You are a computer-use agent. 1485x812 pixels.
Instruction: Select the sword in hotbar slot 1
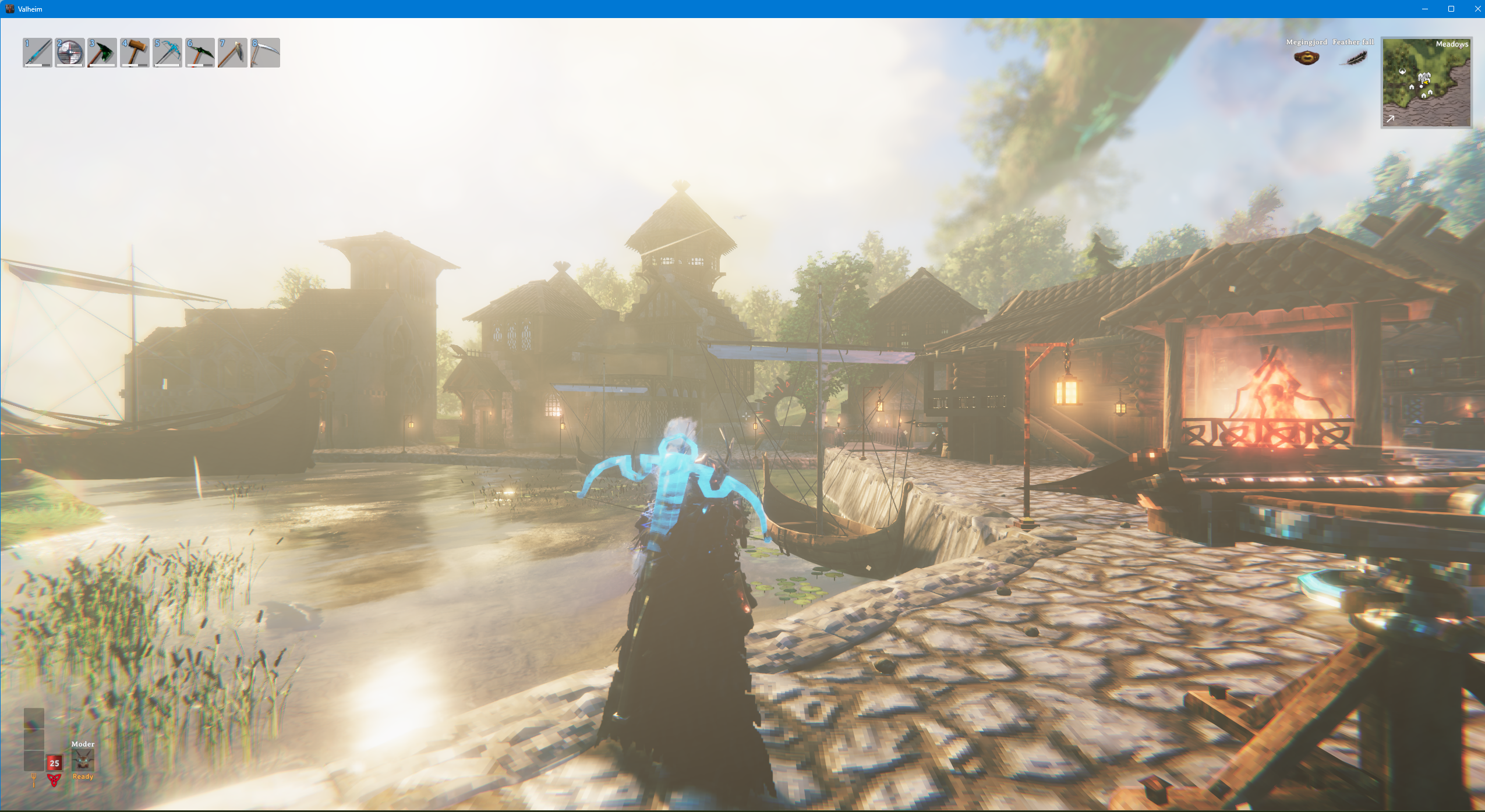pos(37,53)
